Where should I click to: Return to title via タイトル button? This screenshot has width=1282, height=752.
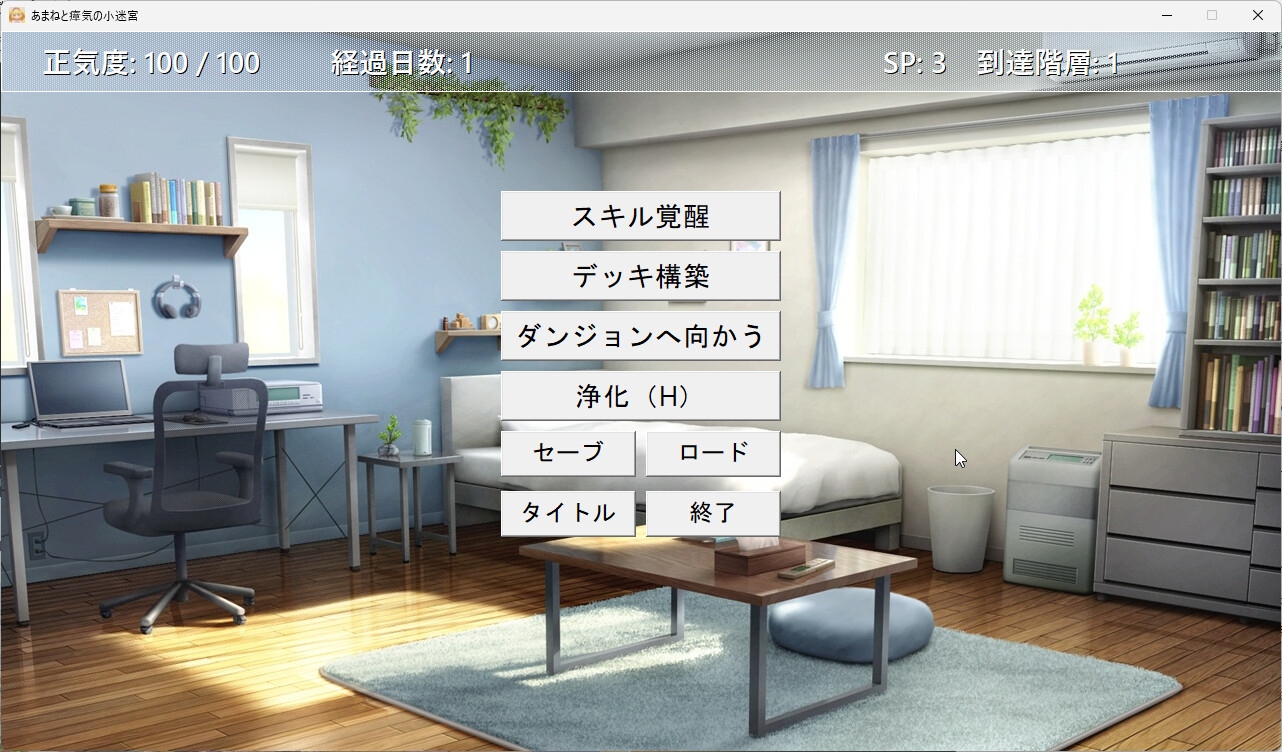click(568, 512)
